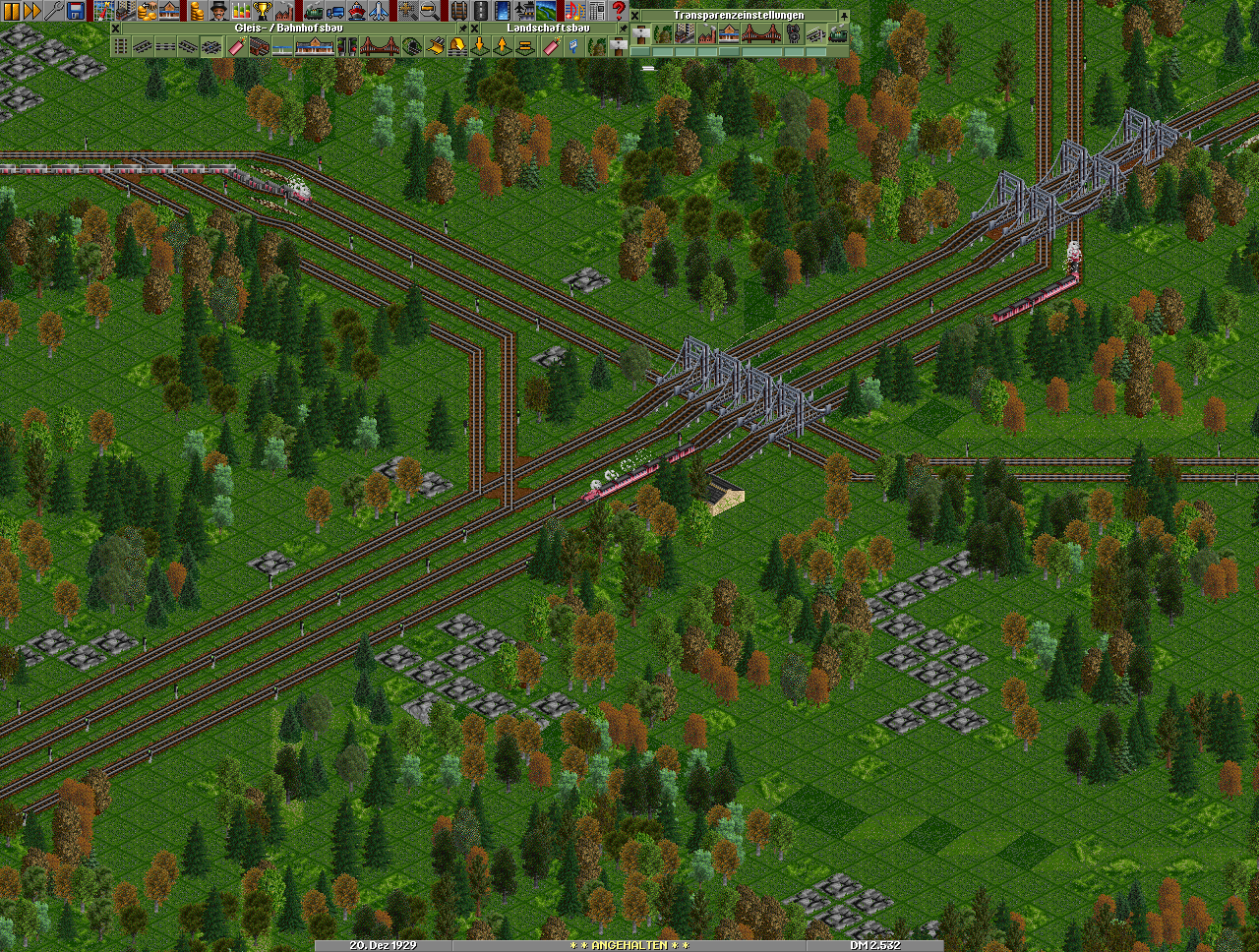Open the sound and music menu
1259x952 pixels.
pos(574,11)
